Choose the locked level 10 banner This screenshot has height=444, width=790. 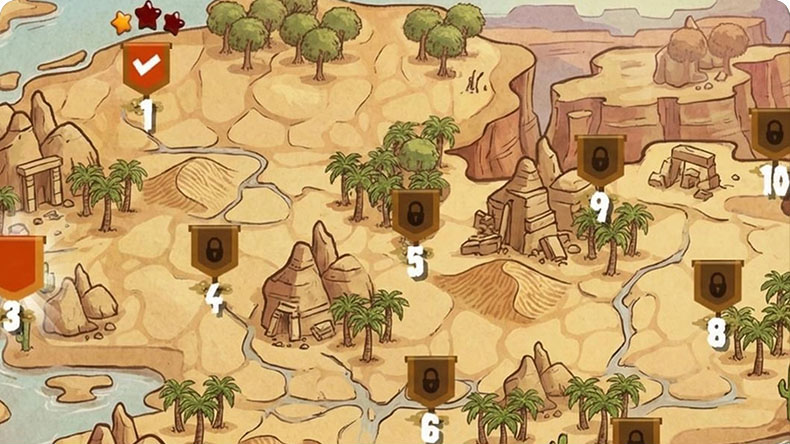point(771,133)
